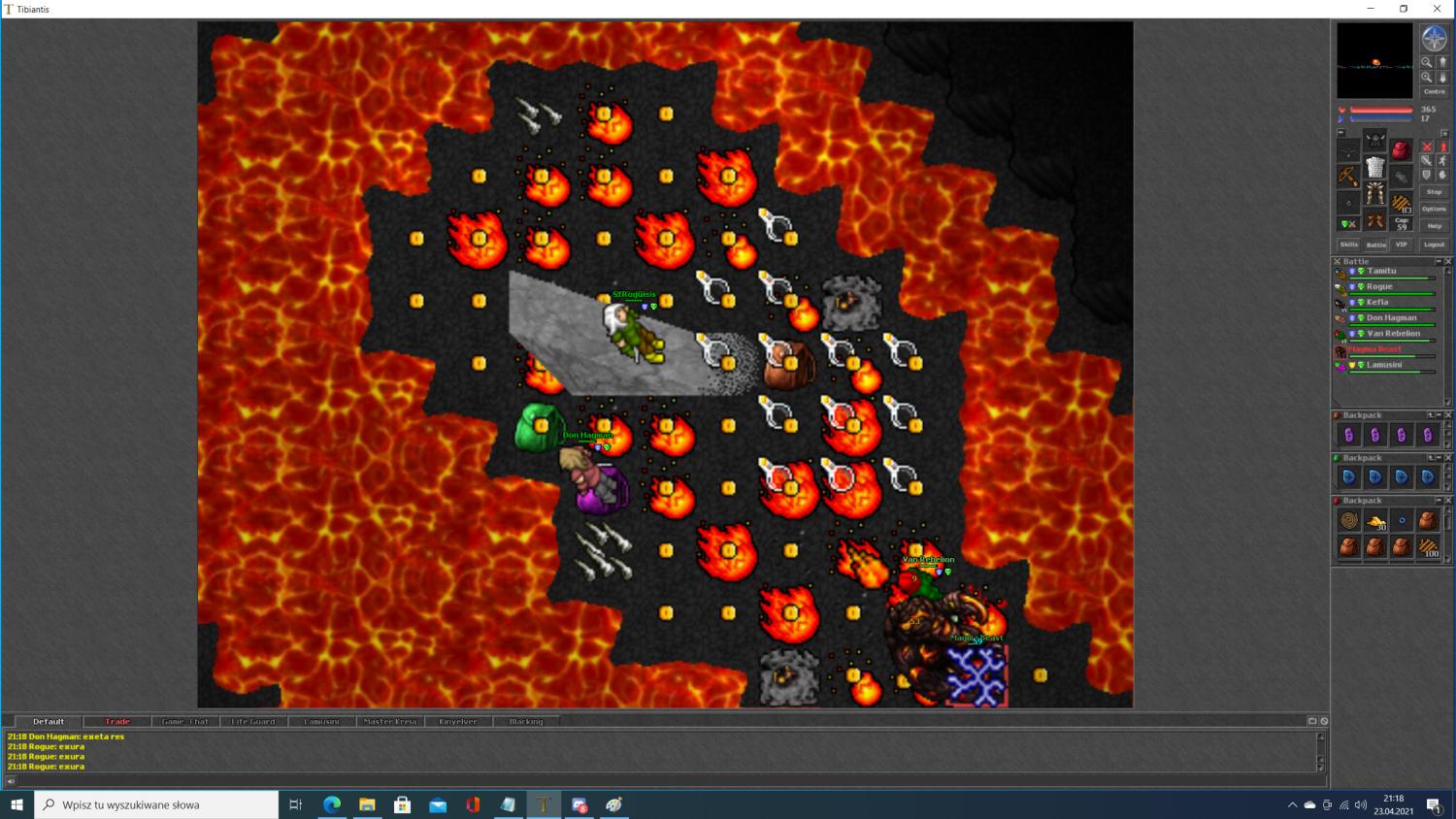1456x819 pixels.
Task: Log out with the Logout button
Action: click(1434, 245)
